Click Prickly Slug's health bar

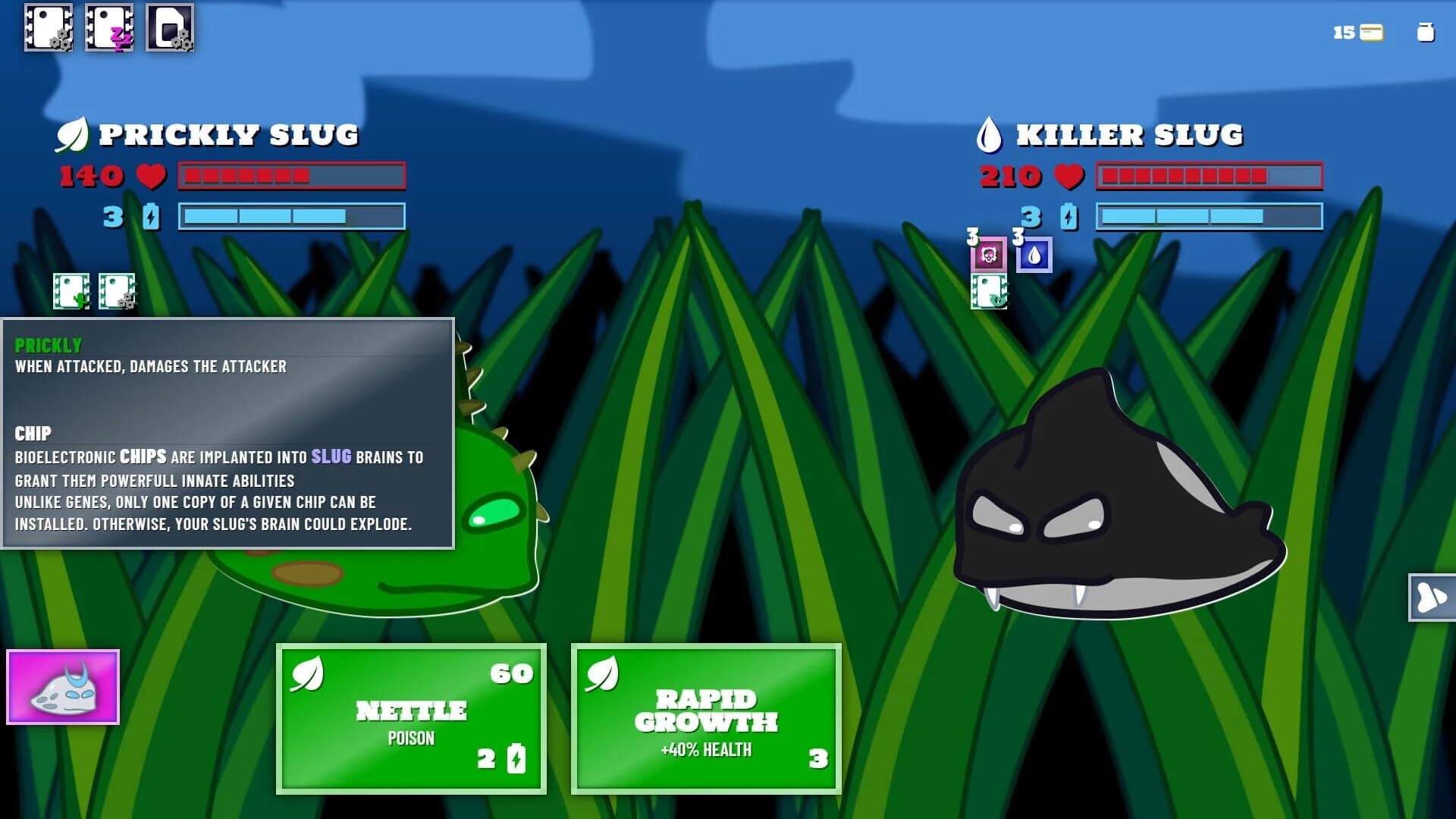point(291,176)
